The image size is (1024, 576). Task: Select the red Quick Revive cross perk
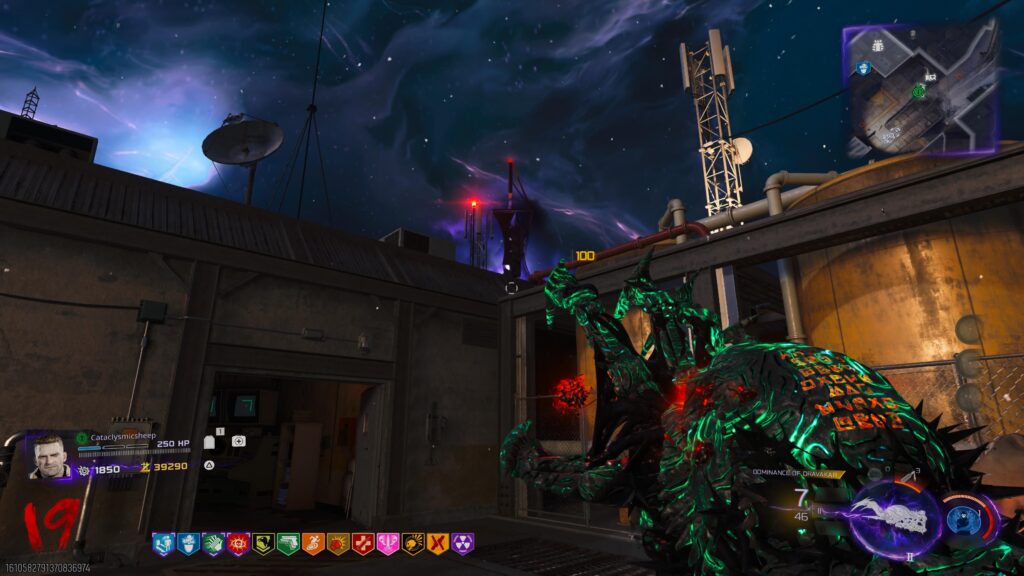point(363,544)
